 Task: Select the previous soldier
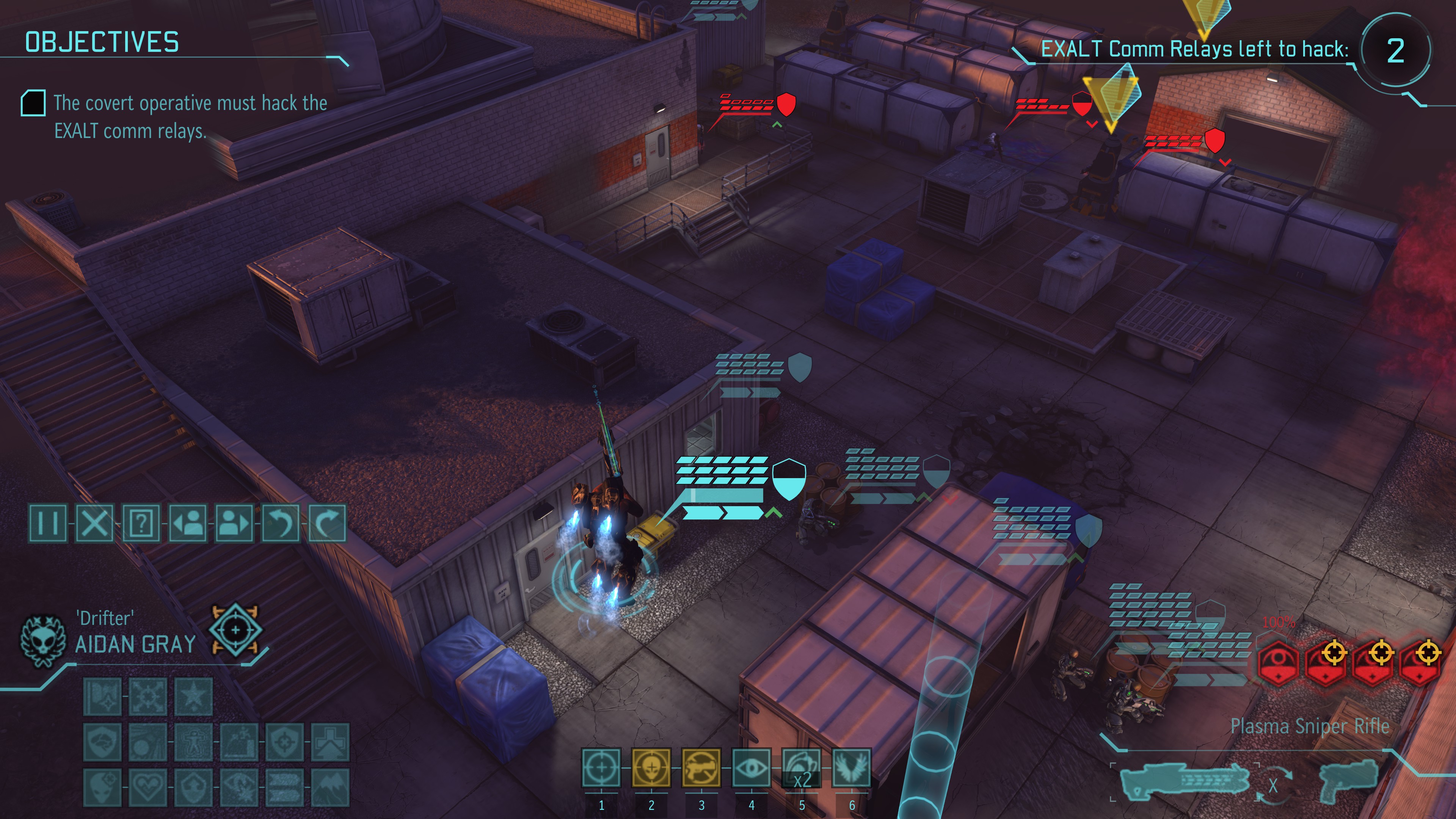click(x=188, y=523)
